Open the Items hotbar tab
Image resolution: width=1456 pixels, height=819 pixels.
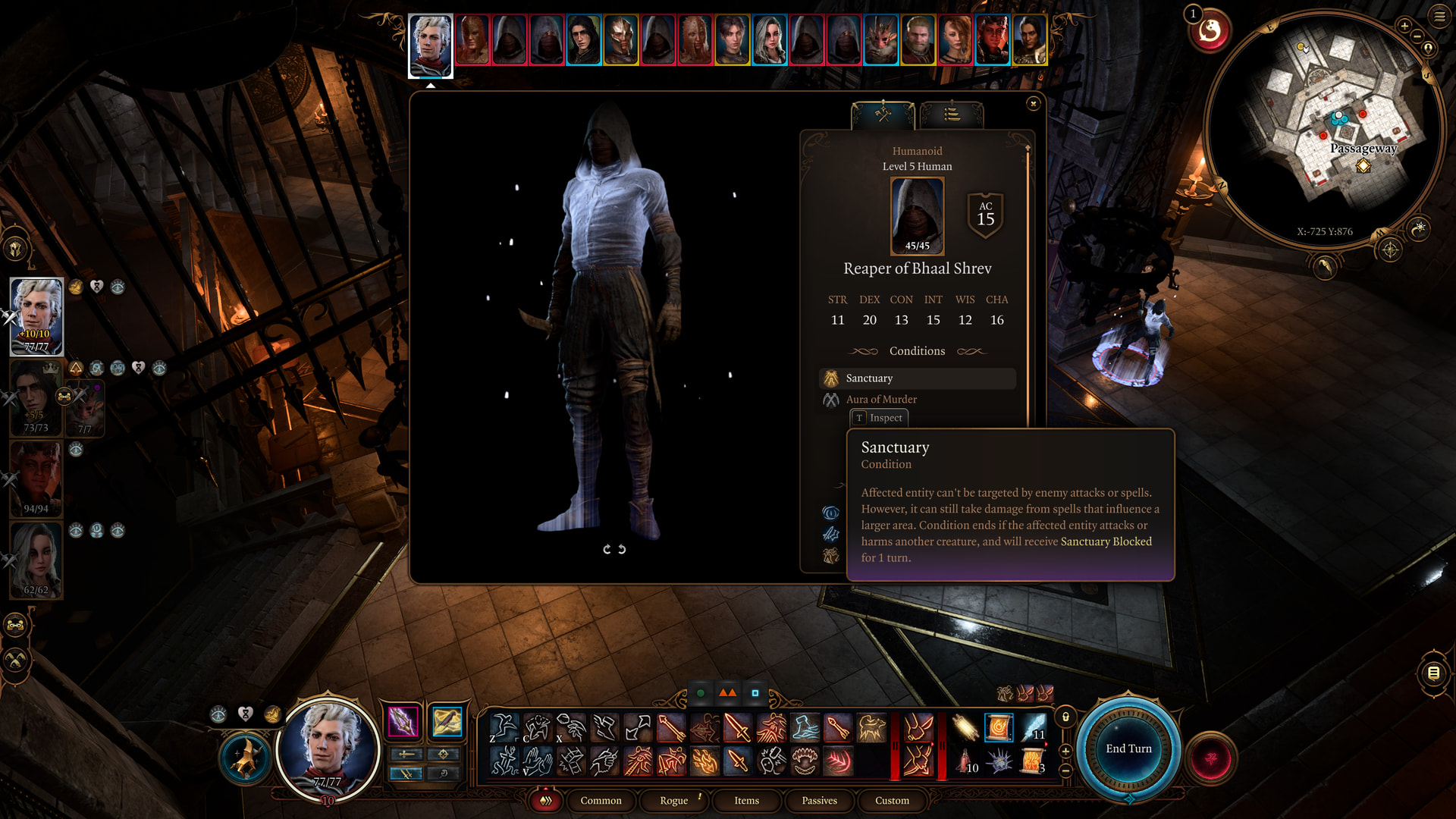tap(746, 800)
